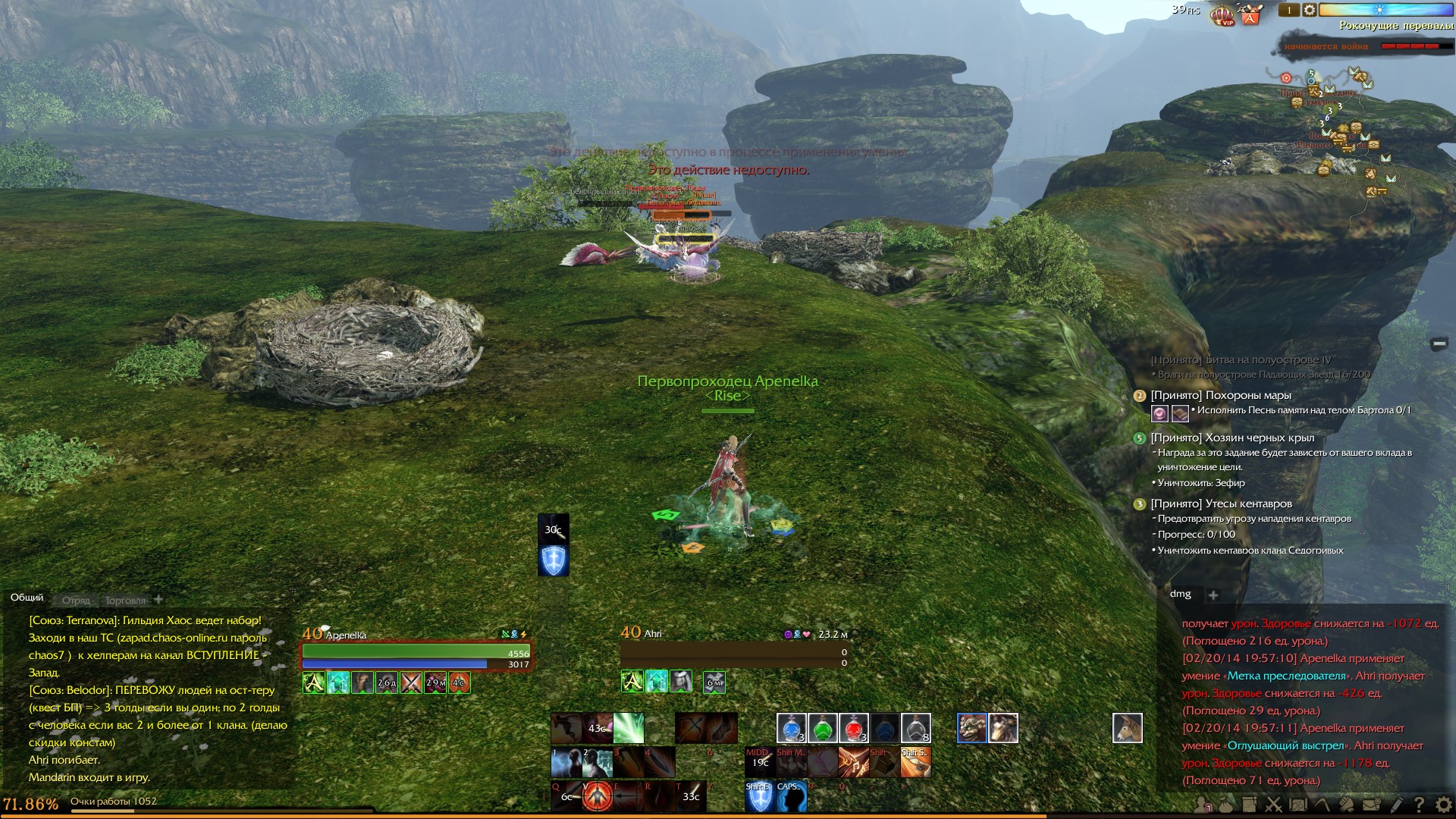The image size is (1456, 819).
Task: Open the mail envelope icon
Action: (1371, 805)
